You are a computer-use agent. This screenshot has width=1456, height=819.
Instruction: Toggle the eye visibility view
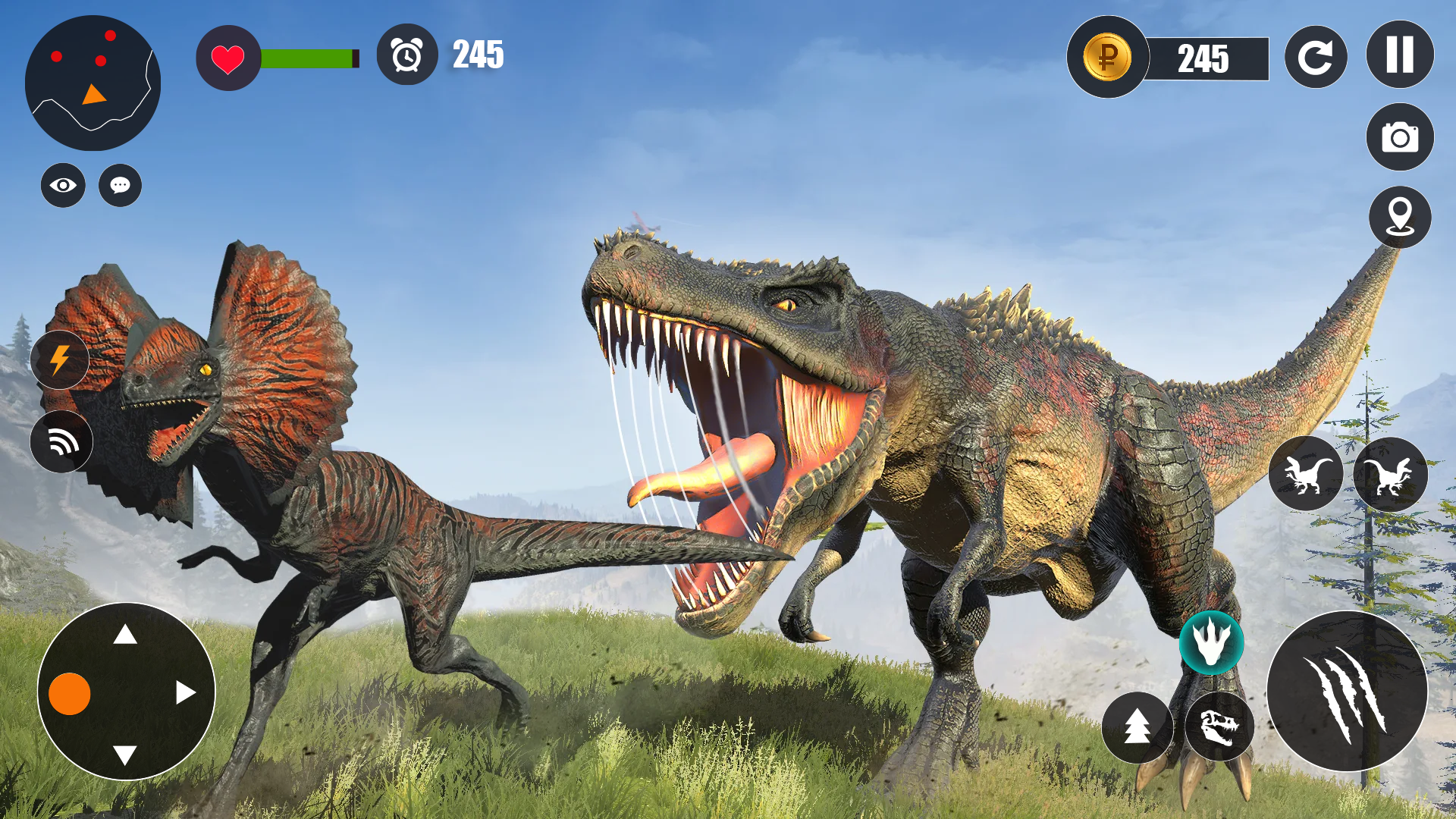[x=63, y=184]
